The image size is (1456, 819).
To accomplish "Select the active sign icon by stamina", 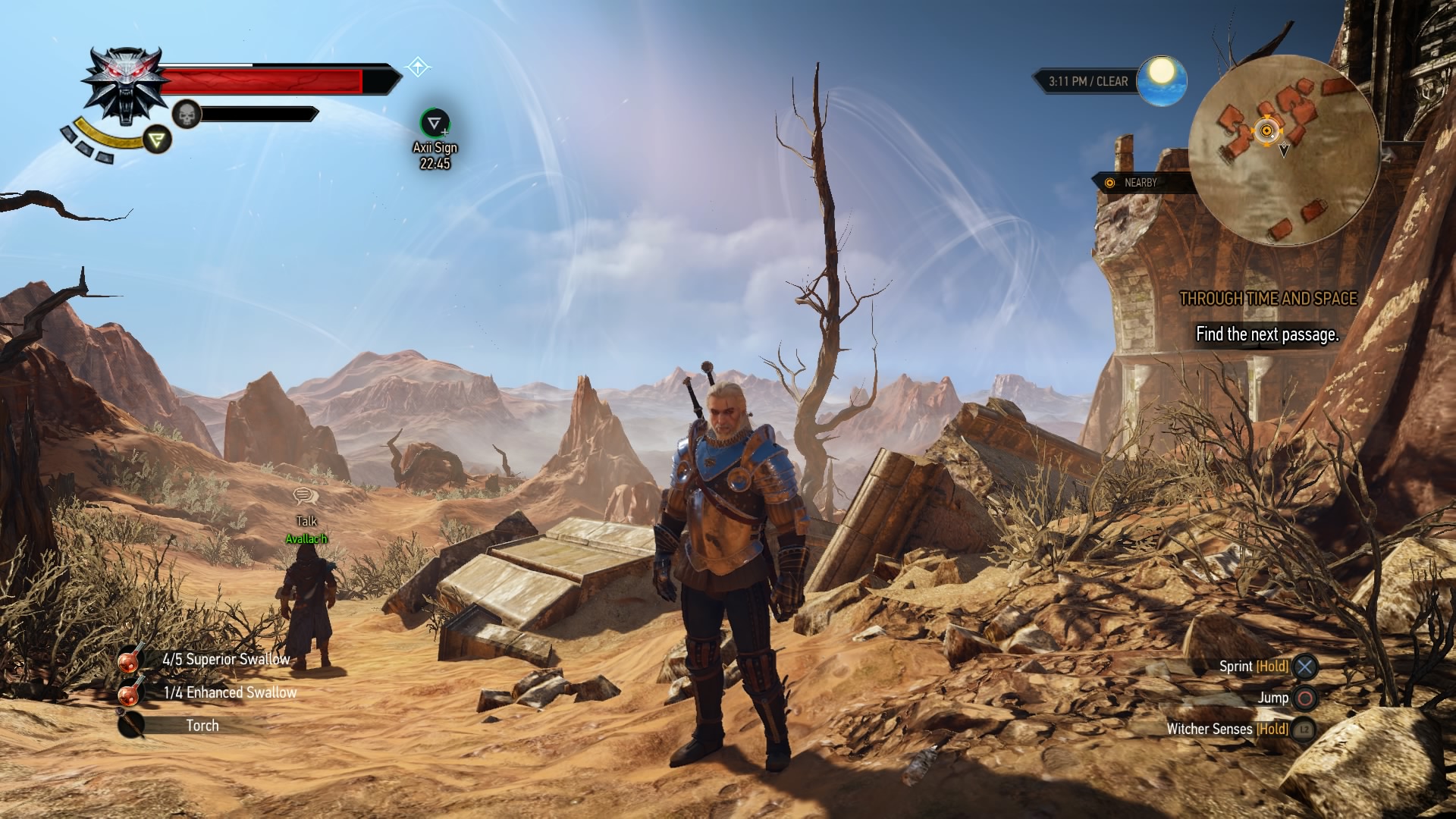I will click(158, 139).
